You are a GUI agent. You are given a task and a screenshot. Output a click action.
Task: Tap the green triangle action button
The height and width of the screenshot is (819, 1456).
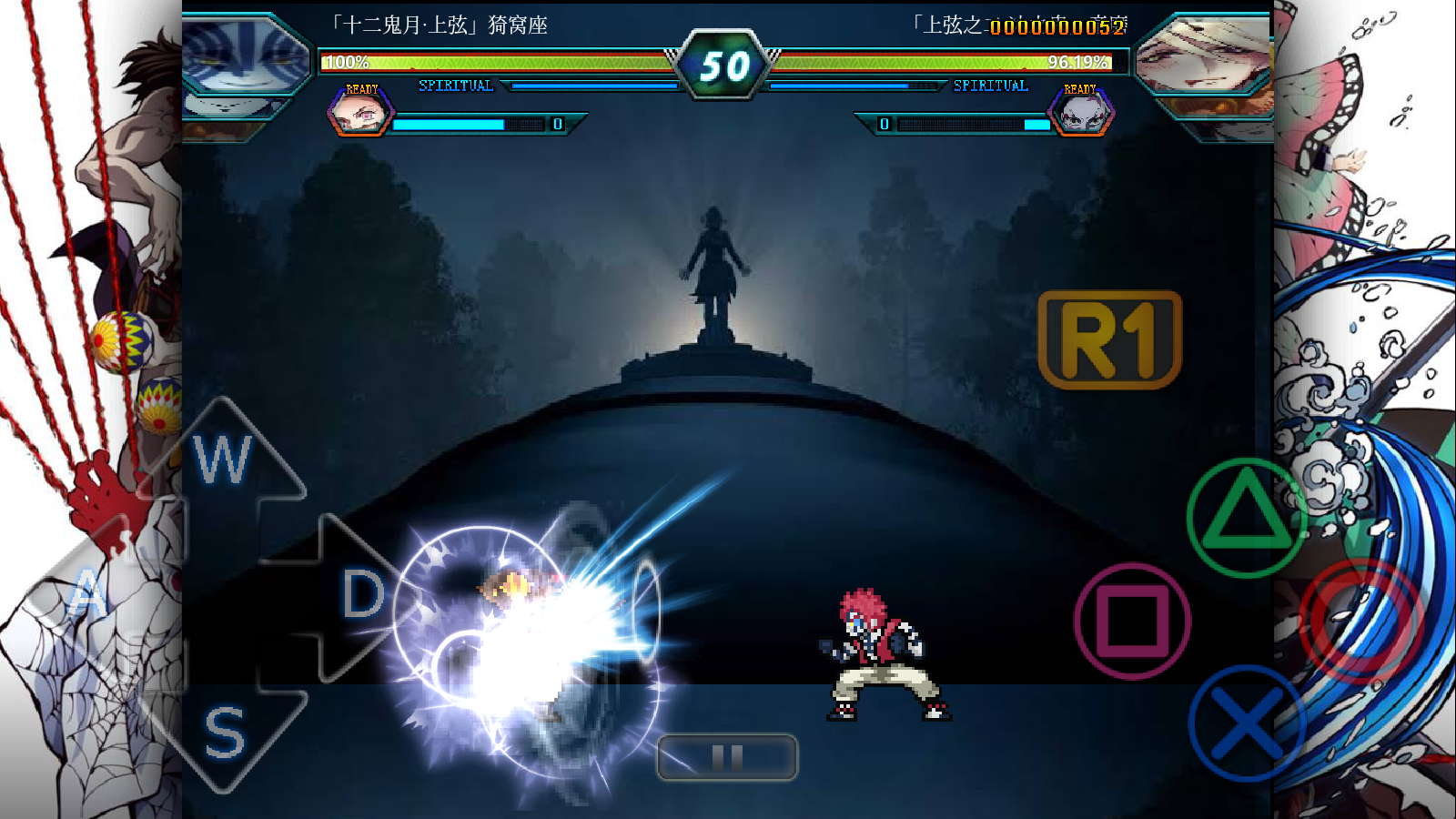(x=1246, y=517)
